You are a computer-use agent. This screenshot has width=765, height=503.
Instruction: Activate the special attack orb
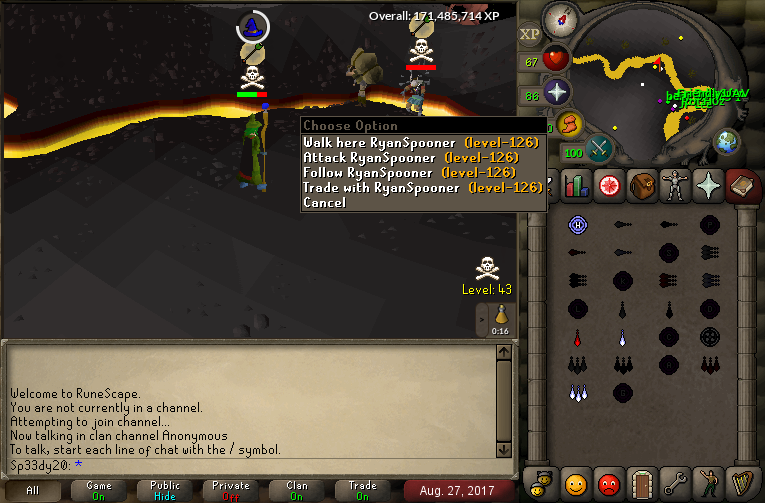(600, 147)
